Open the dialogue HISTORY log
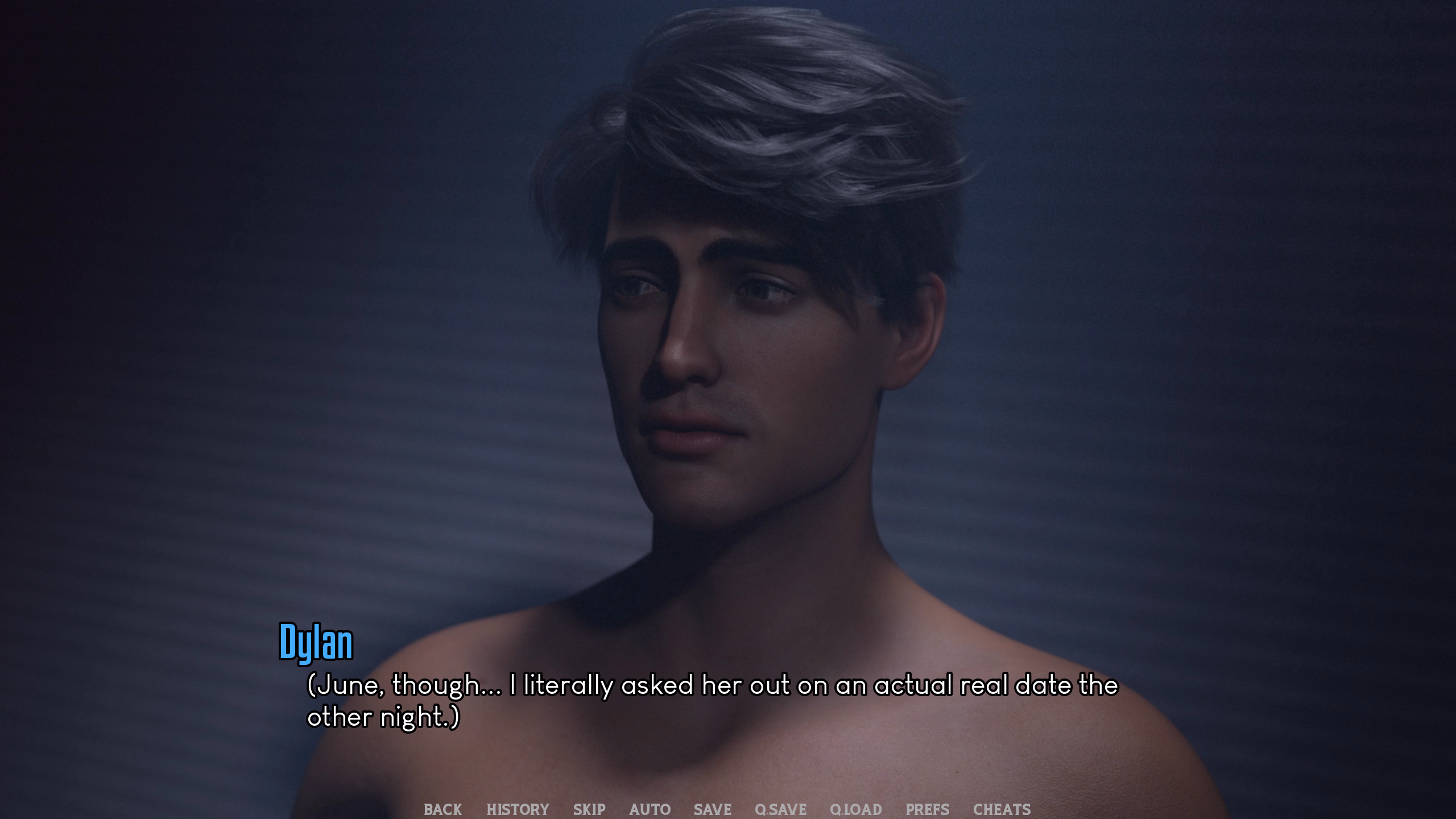 (x=518, y=809)
